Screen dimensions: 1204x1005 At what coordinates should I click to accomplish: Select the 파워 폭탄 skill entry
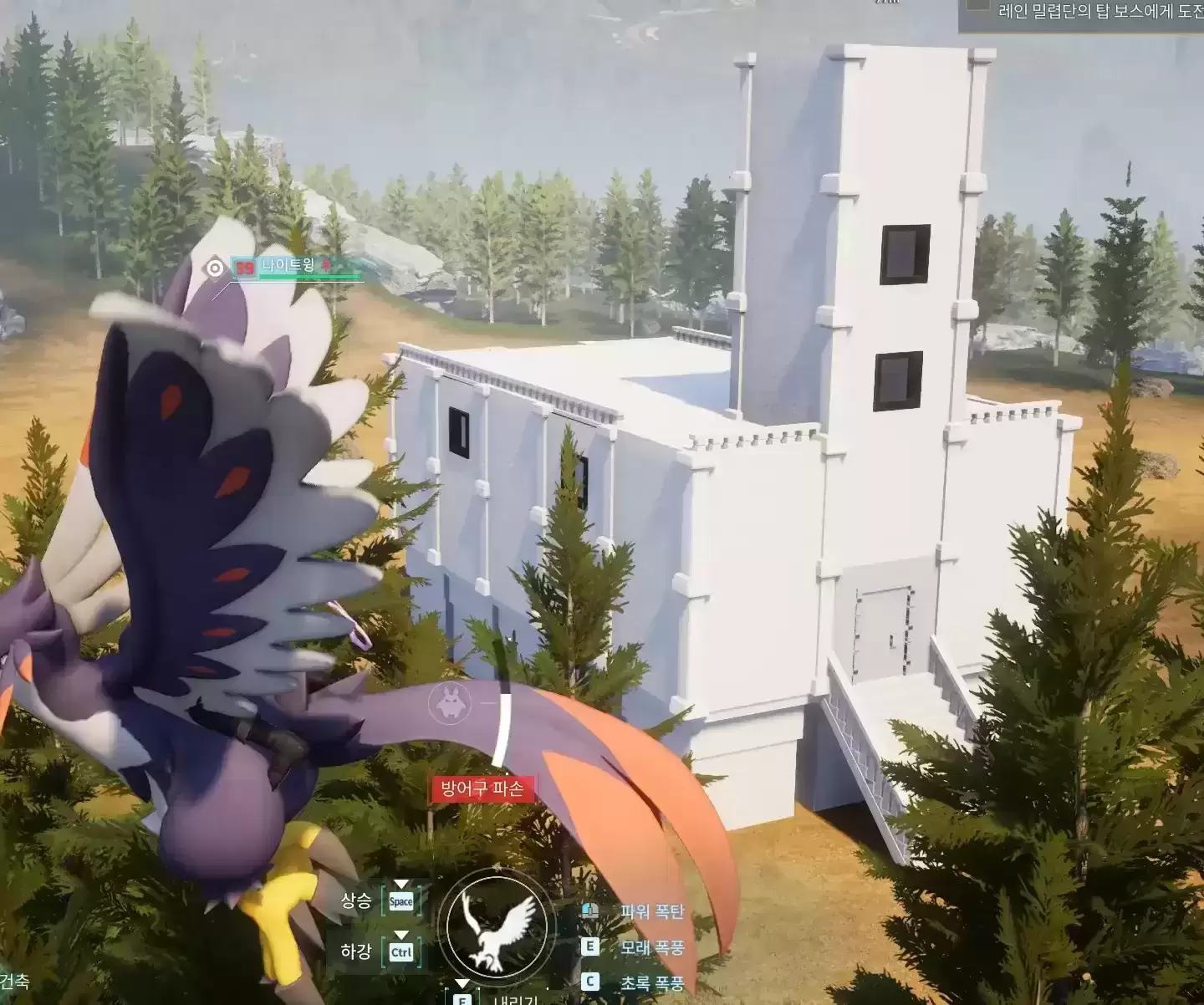point(651,911)
